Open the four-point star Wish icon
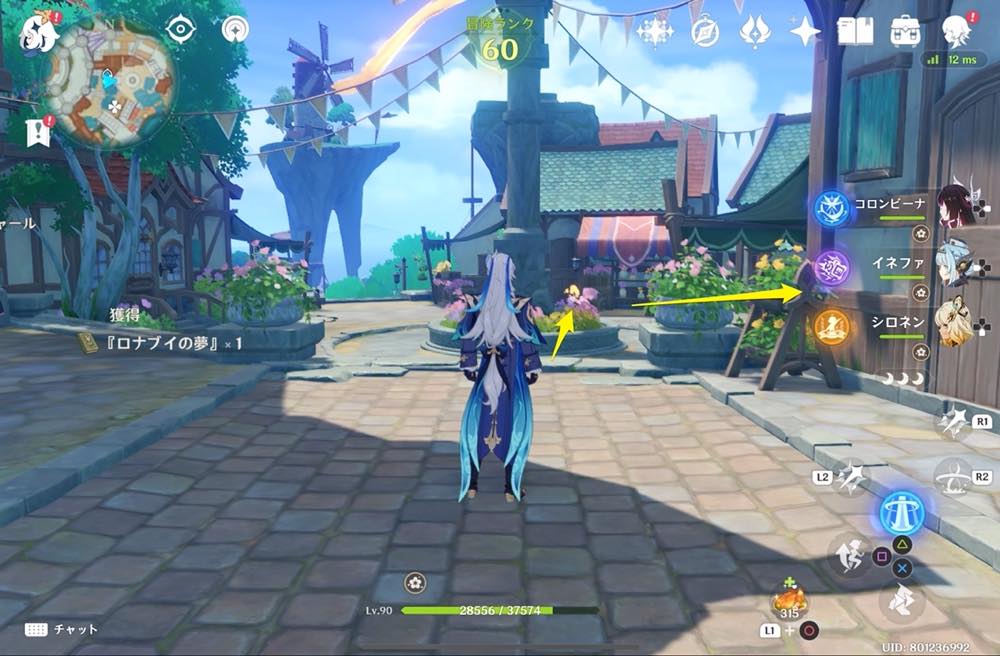1000x656 pixels. click(x=805, y=32)
